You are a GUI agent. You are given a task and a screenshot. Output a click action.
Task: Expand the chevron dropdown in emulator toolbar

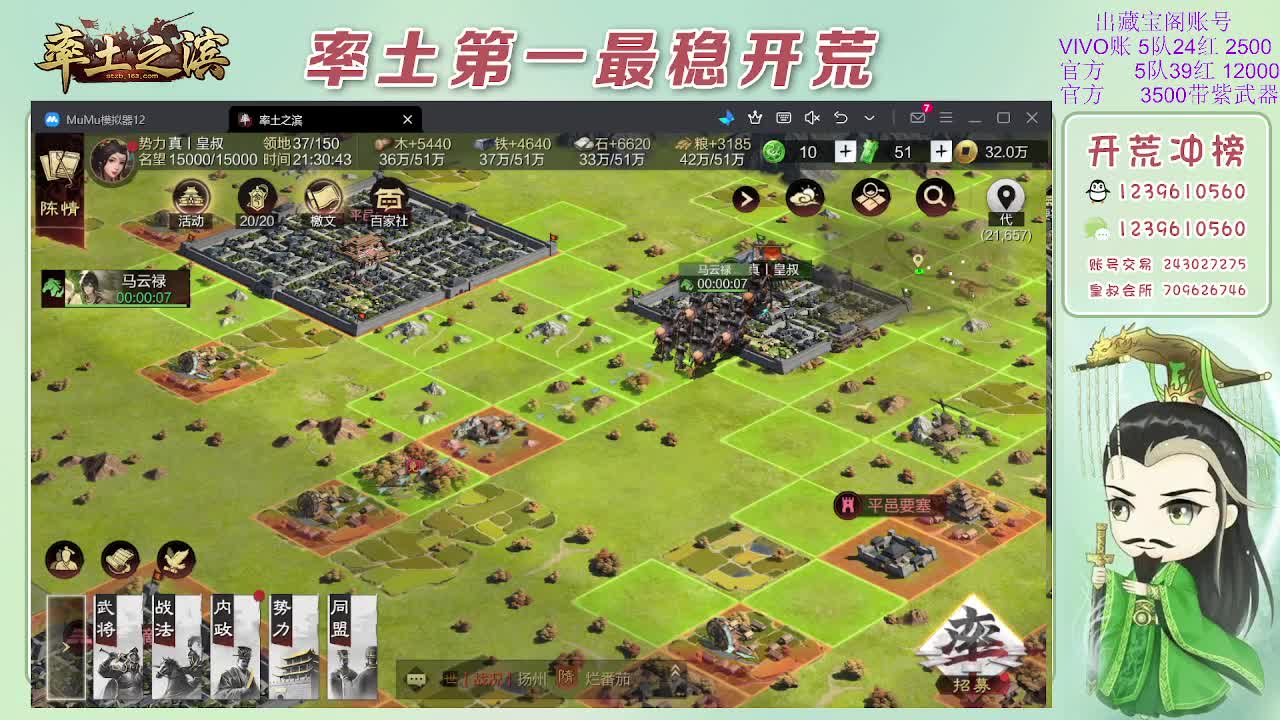pos(867,118)
